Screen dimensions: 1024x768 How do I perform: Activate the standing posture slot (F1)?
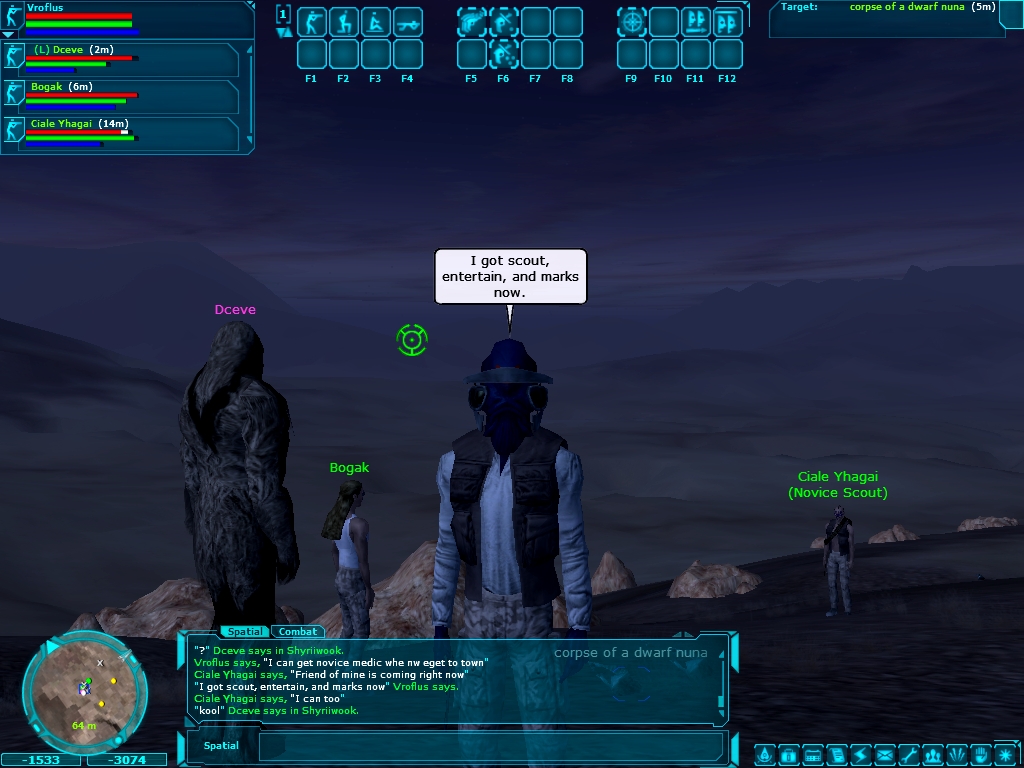click(311, 22)
